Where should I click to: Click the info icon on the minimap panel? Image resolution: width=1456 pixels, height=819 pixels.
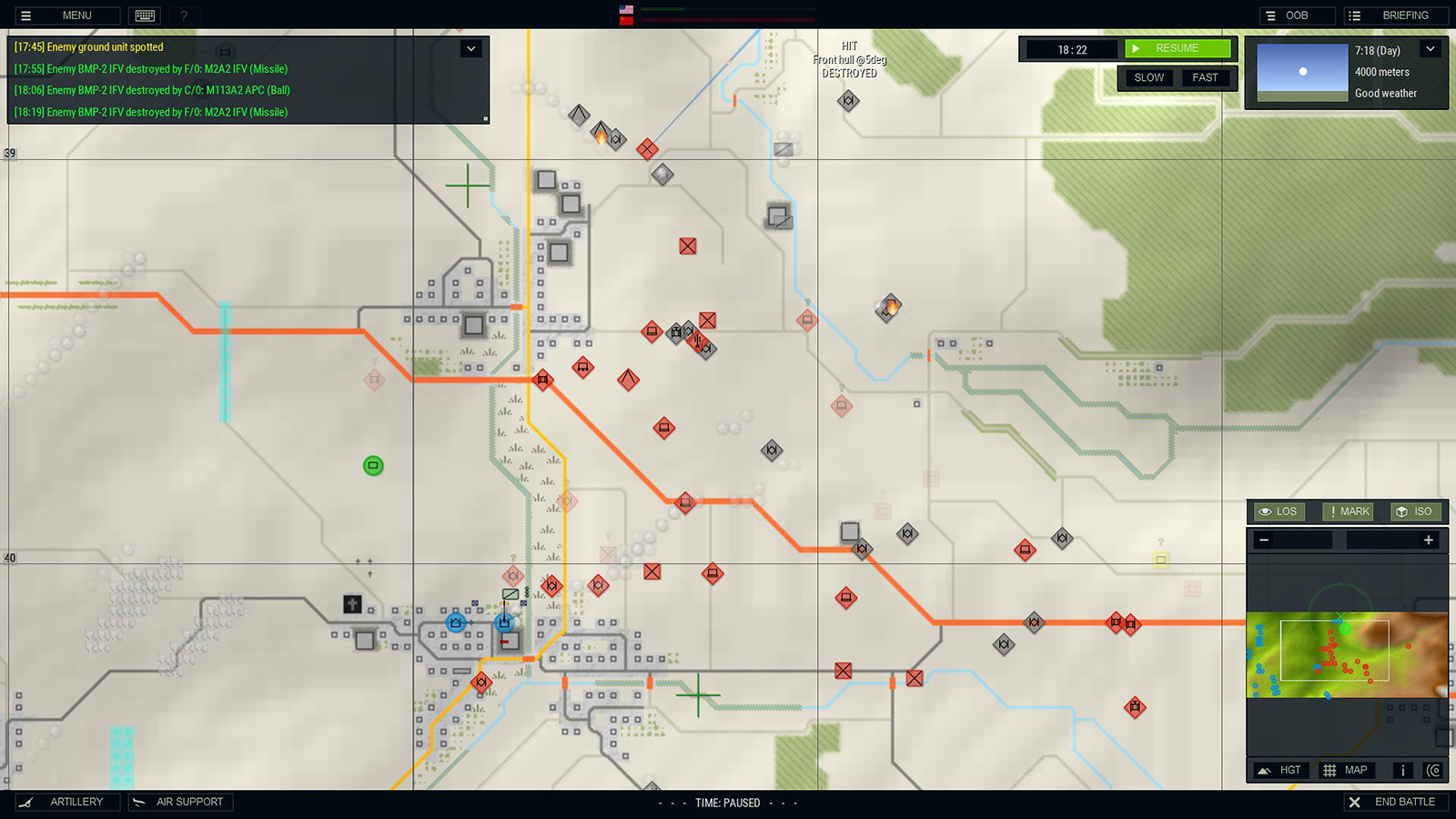tap(1402, 770)
